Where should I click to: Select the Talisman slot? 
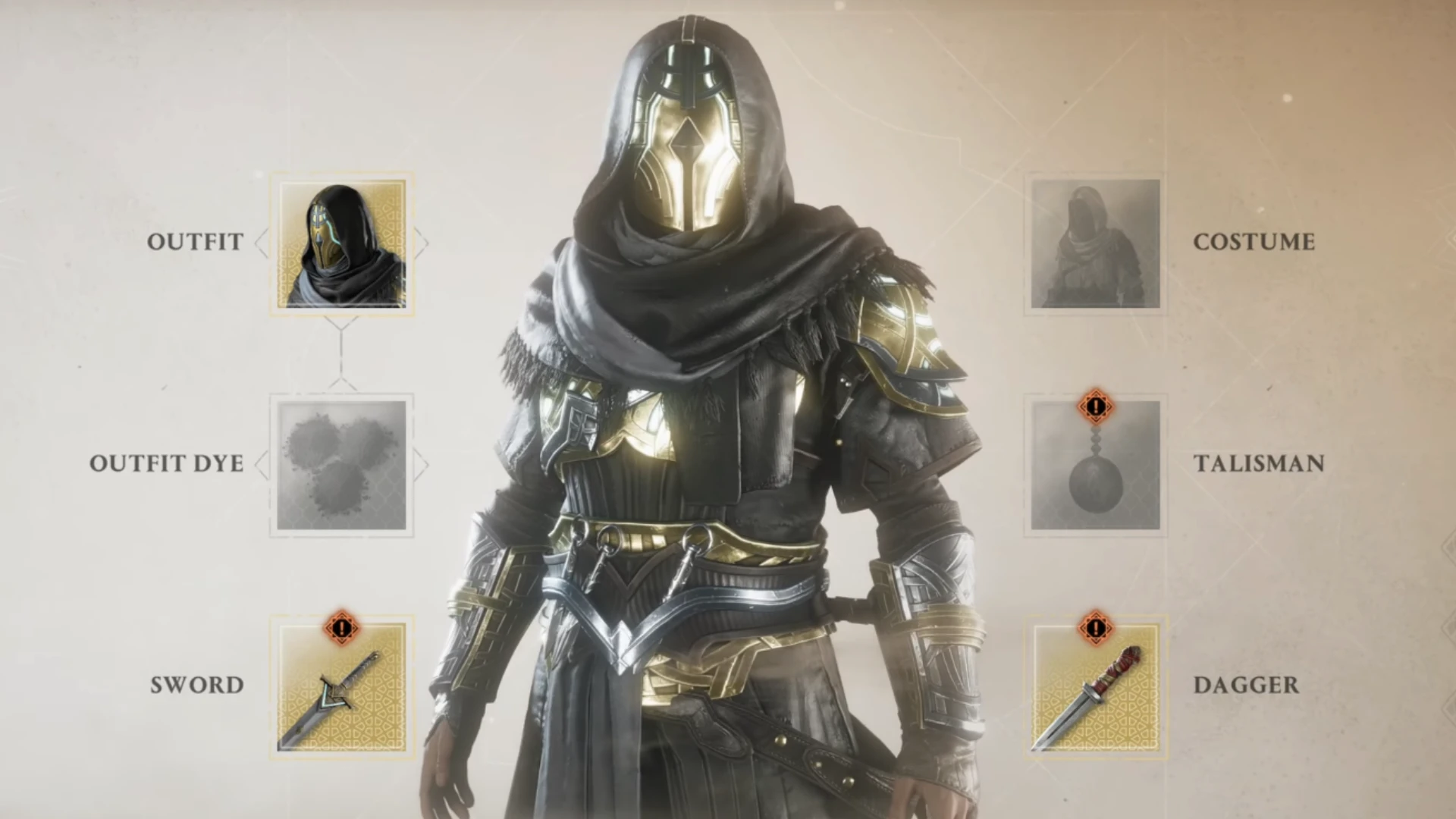[x=1095, y=466]
